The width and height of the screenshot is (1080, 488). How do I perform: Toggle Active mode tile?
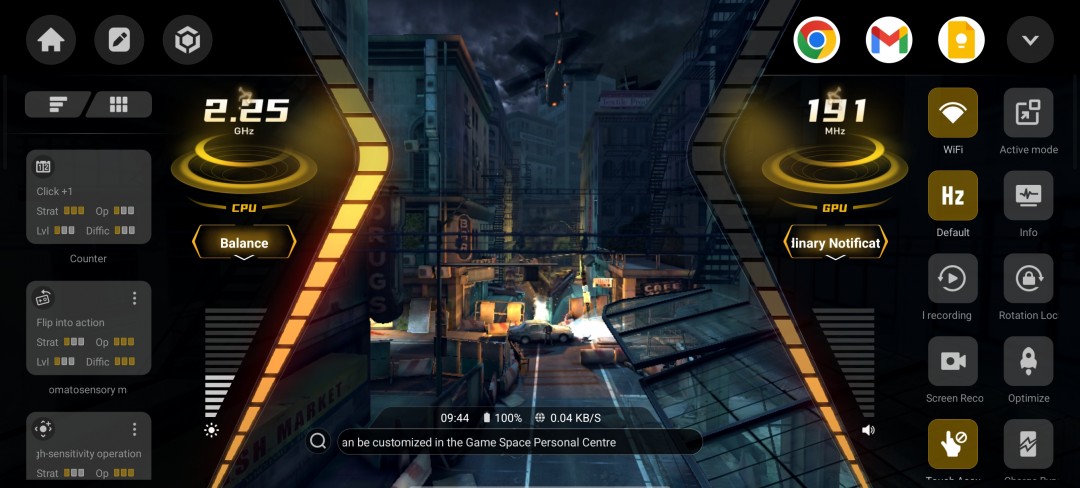pyautogui.click(x=1028, y=113)
